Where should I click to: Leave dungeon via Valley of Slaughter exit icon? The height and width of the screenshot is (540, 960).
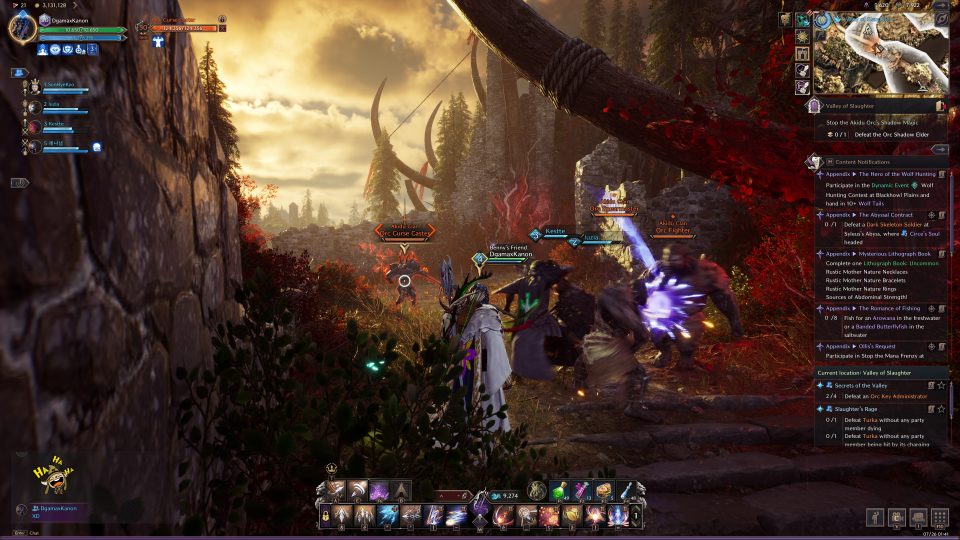[x=940, y=105]
